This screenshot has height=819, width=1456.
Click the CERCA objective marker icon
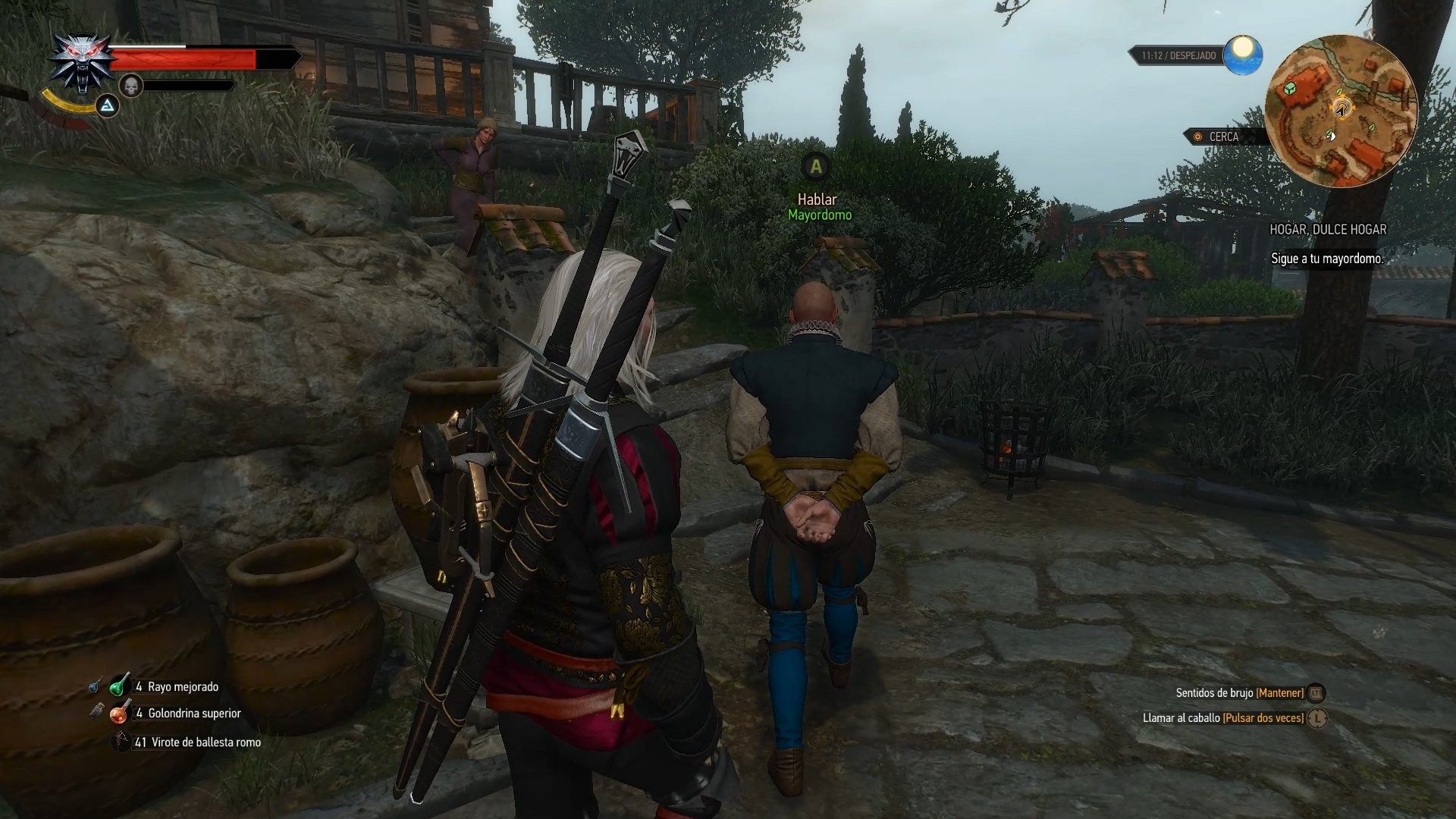[1197, 136]
